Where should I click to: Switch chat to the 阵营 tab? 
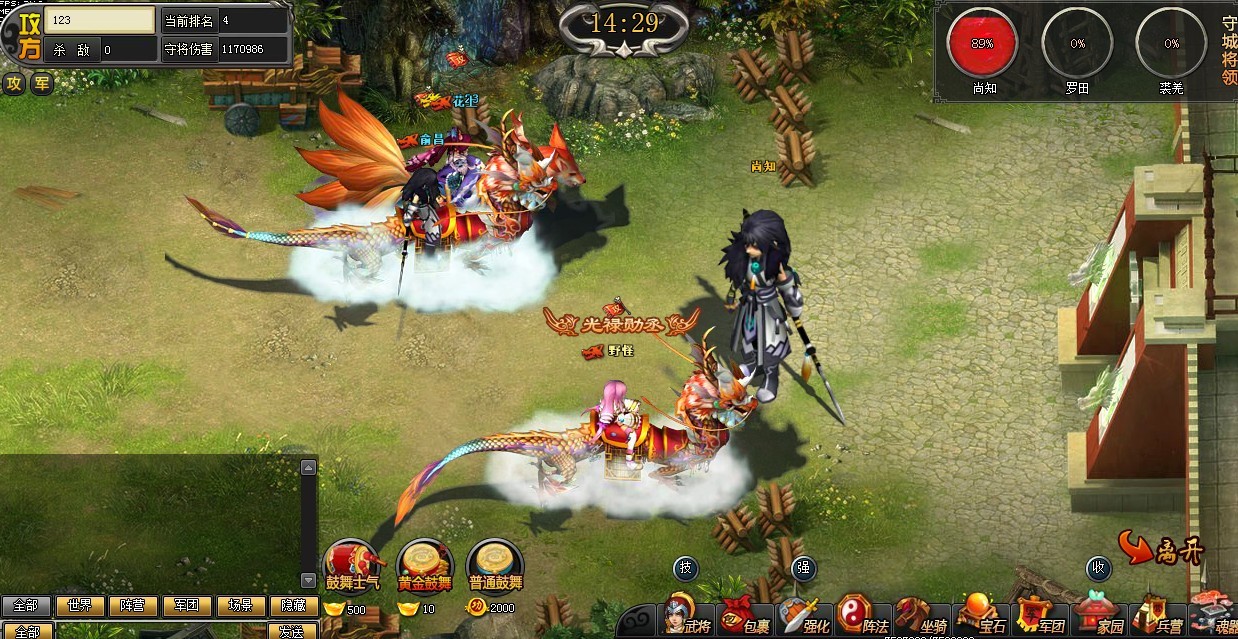point(133,606)
